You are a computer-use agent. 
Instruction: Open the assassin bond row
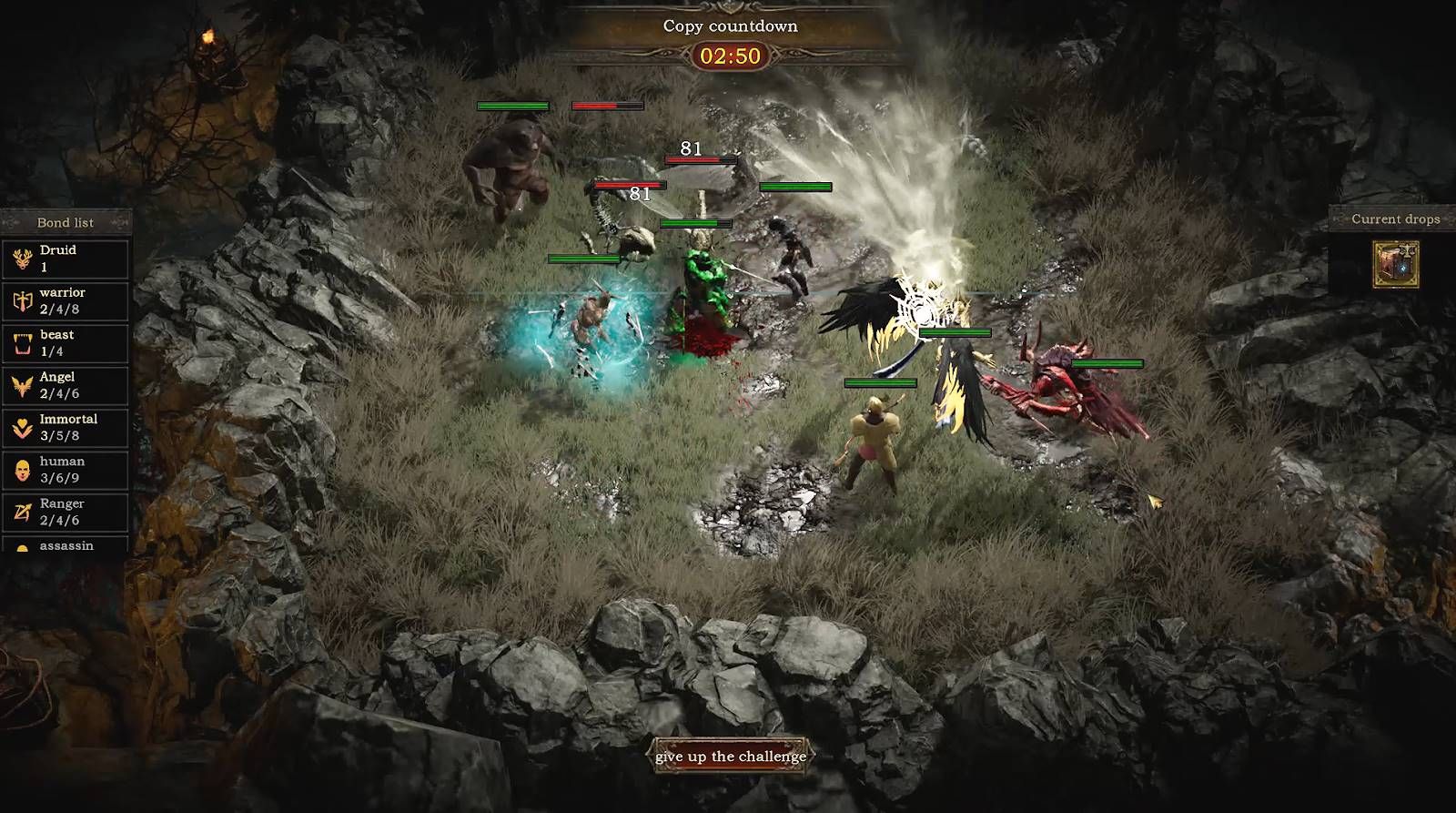66,545
